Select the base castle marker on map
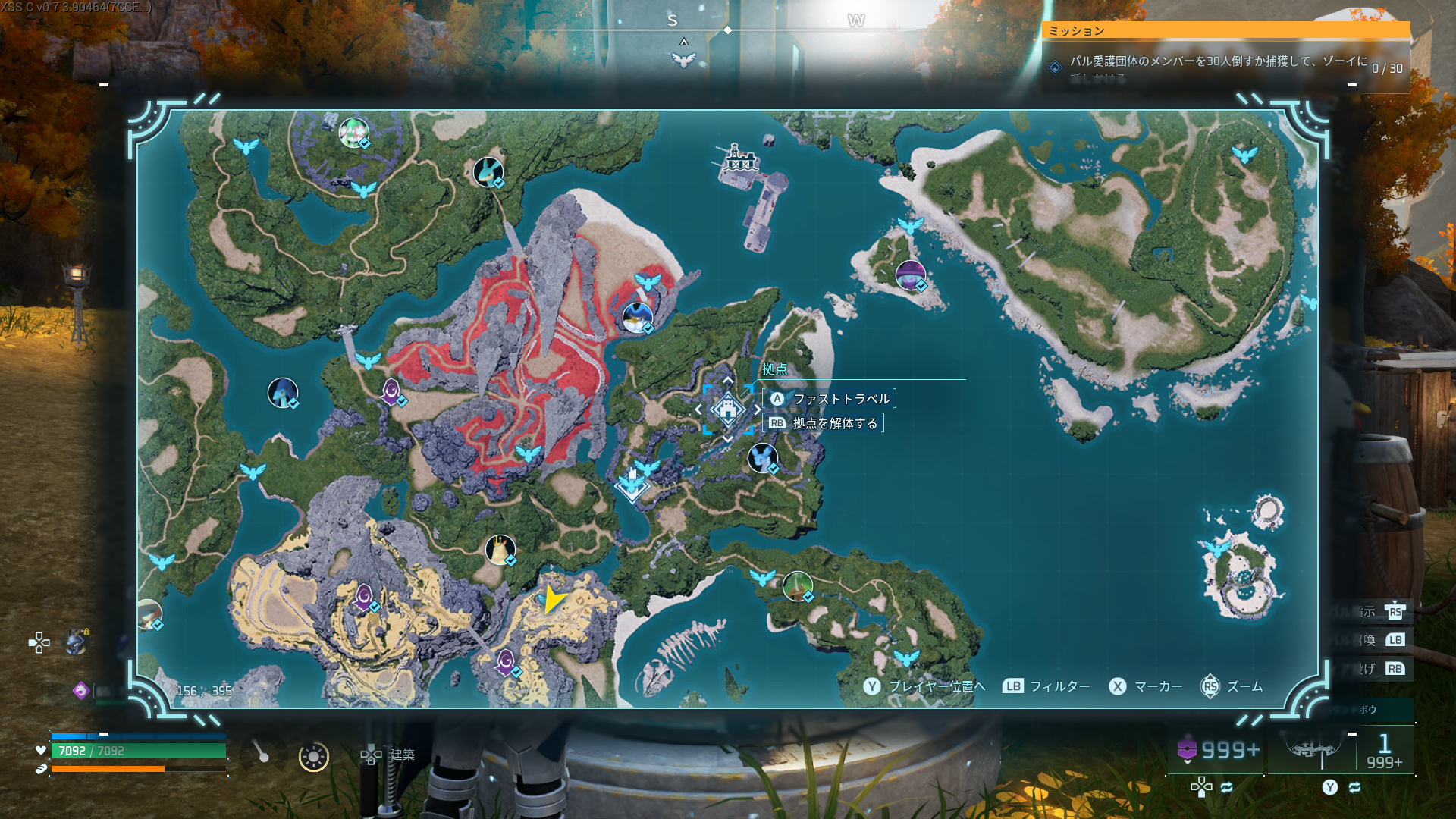The width and height of the screenshot is (1456, 819). 727,409
